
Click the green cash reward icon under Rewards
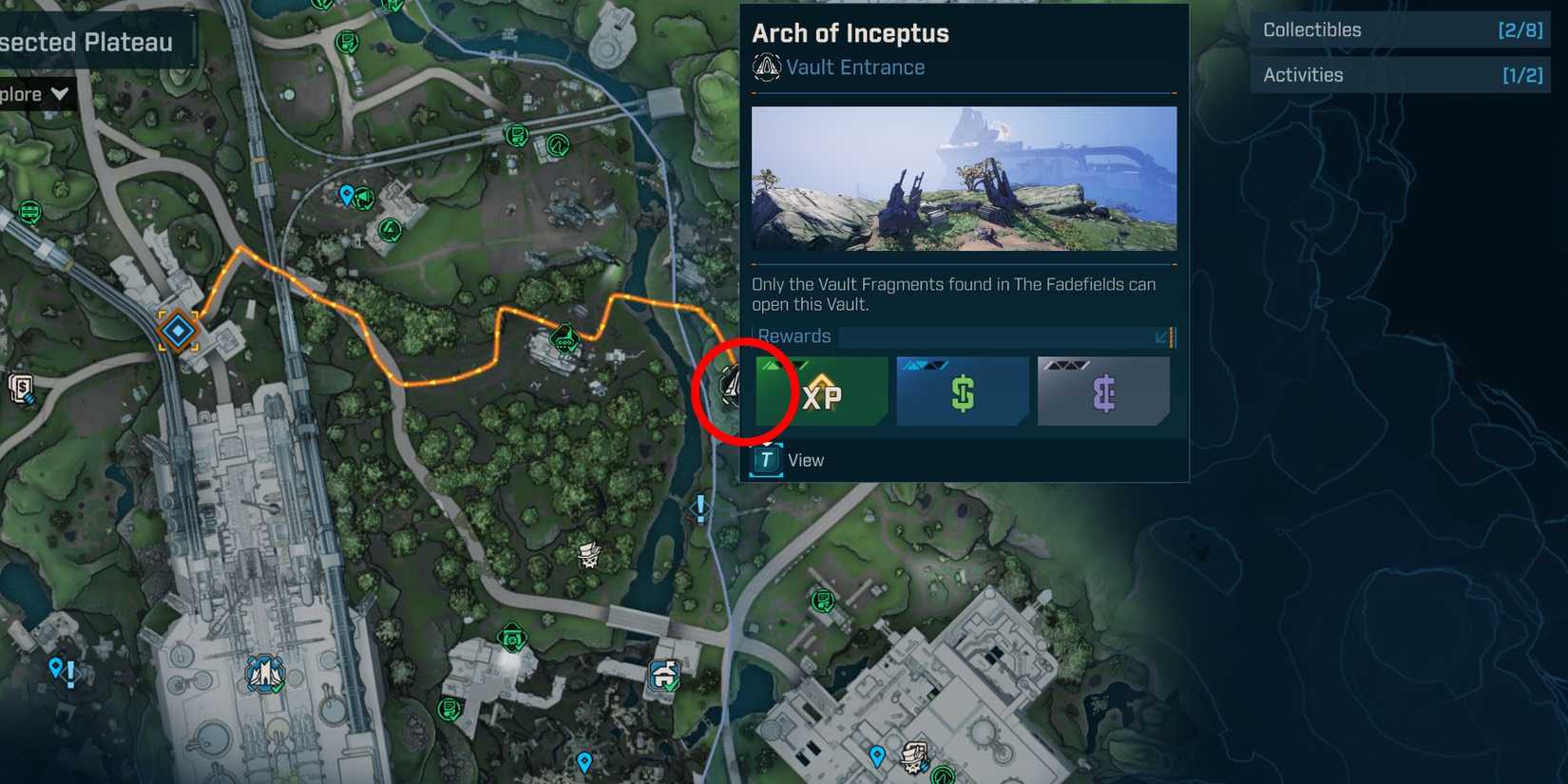(962, 391)
